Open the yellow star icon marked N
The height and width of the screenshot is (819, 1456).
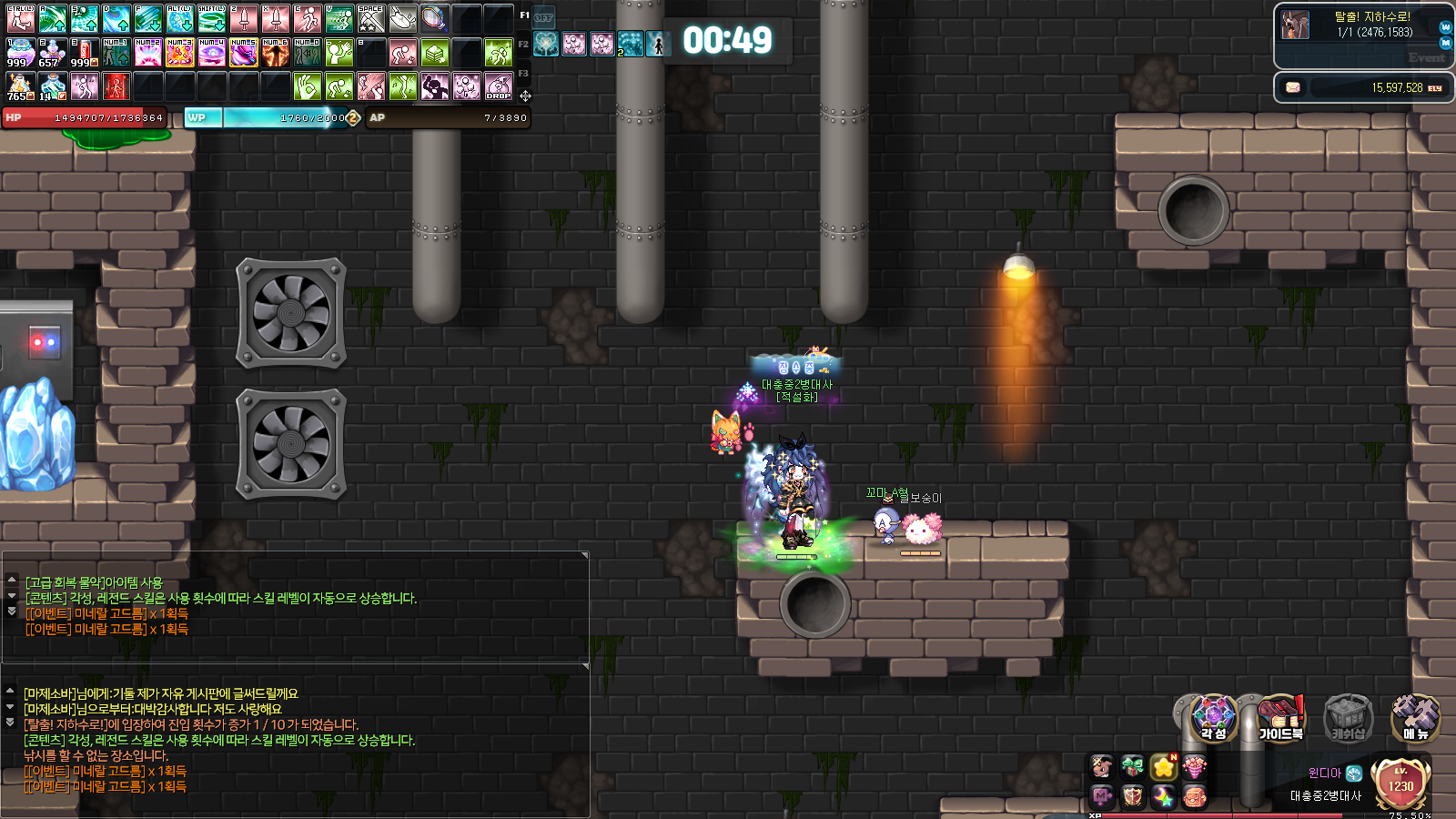pos(1164,767)
